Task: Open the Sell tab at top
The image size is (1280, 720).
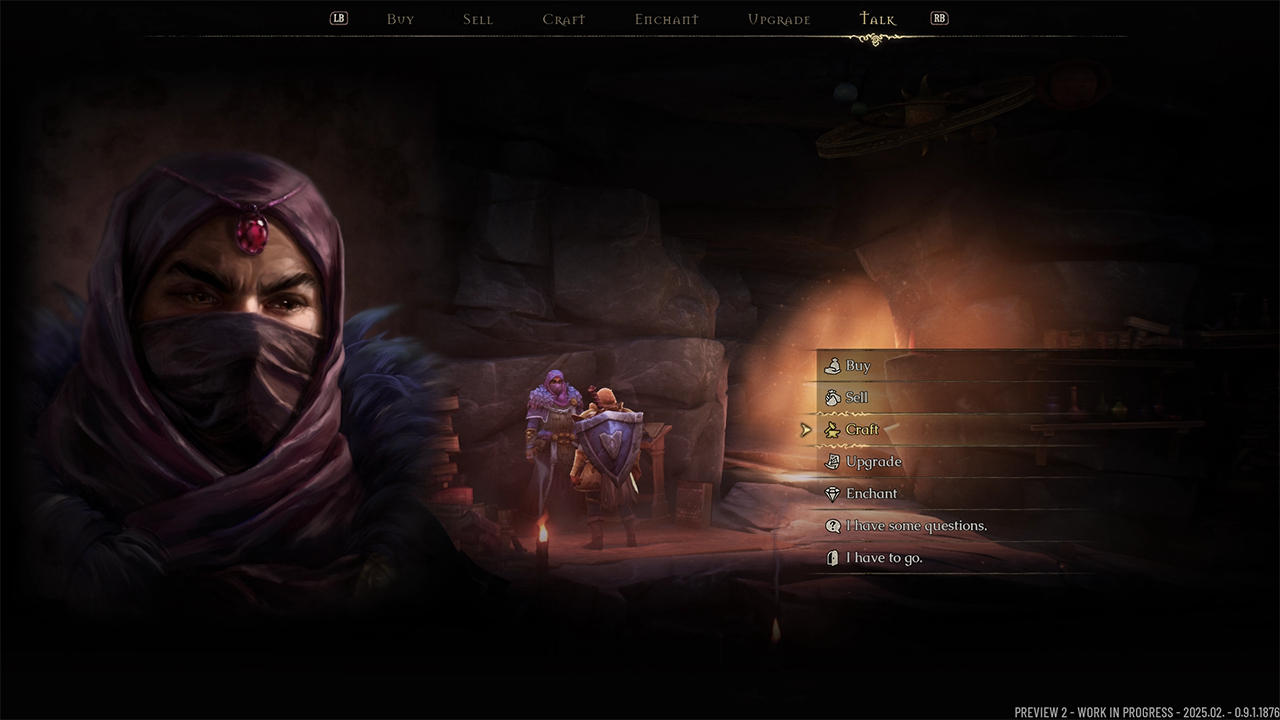Action: [x=478, y=19]
